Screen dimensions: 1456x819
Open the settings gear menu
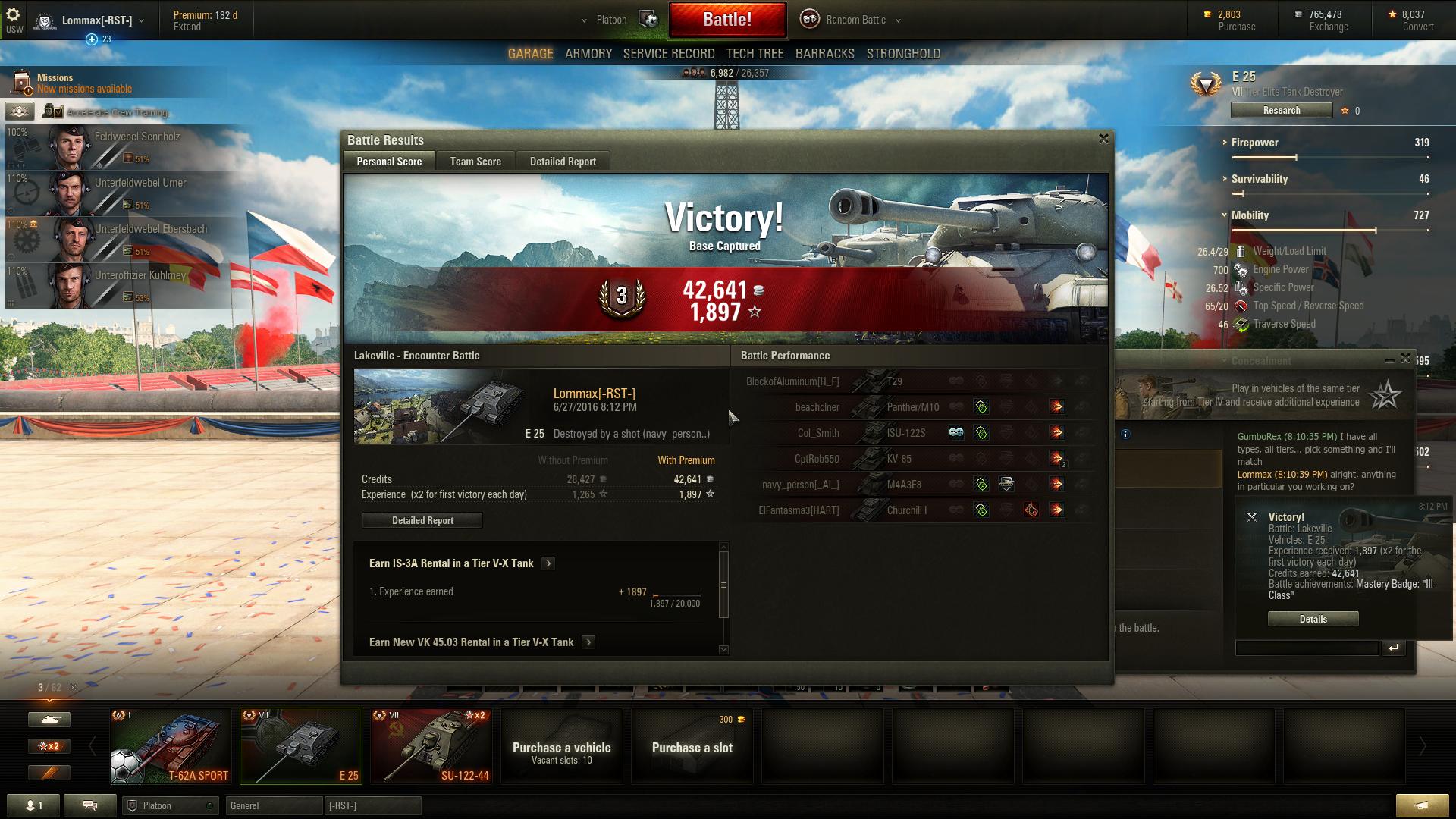14,15
